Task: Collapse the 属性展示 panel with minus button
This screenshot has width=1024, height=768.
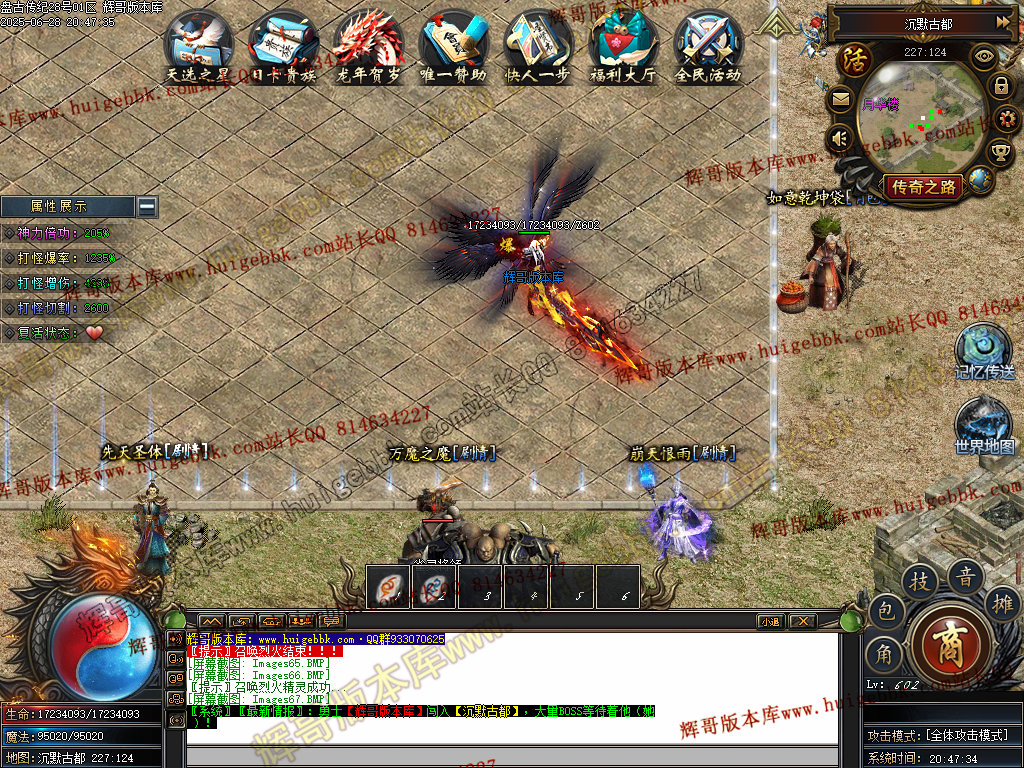Action: click(147, 206)
